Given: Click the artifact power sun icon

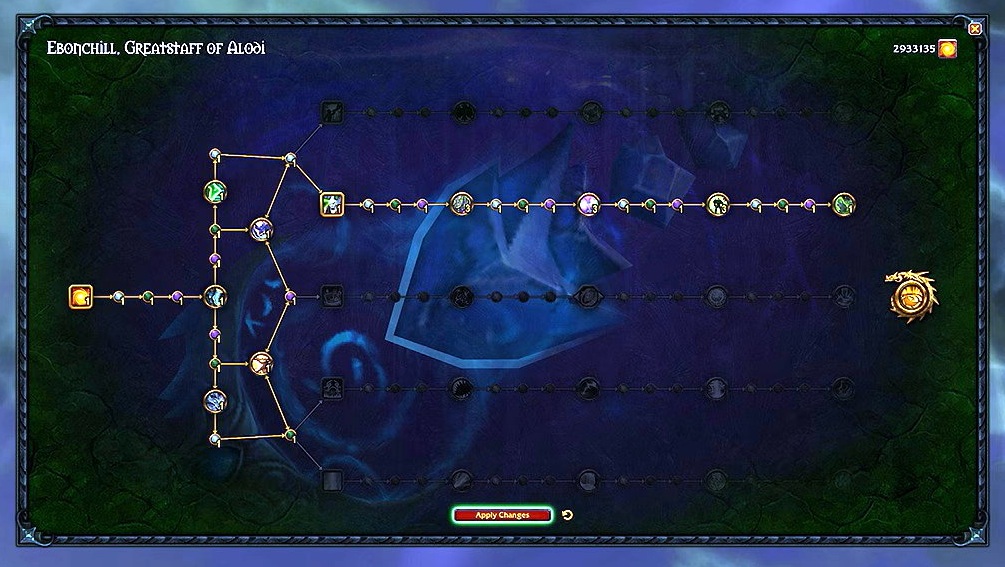Looking at the screenshot, I should tap(947, 48).
